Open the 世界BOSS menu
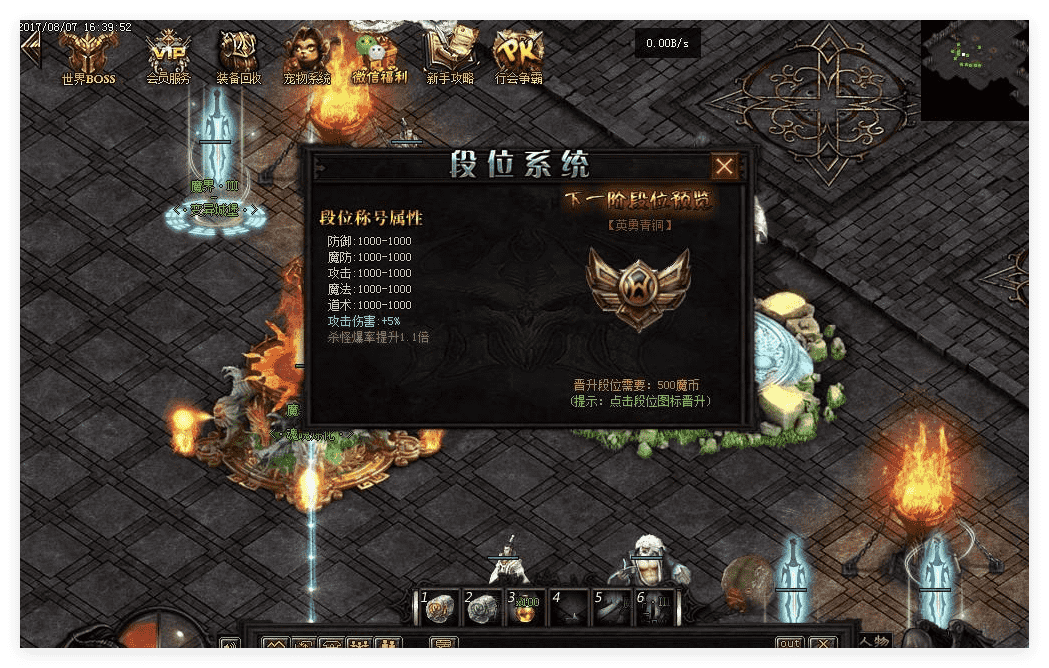The width and height of the screenshot is (1049, 668). pos(88,54)
